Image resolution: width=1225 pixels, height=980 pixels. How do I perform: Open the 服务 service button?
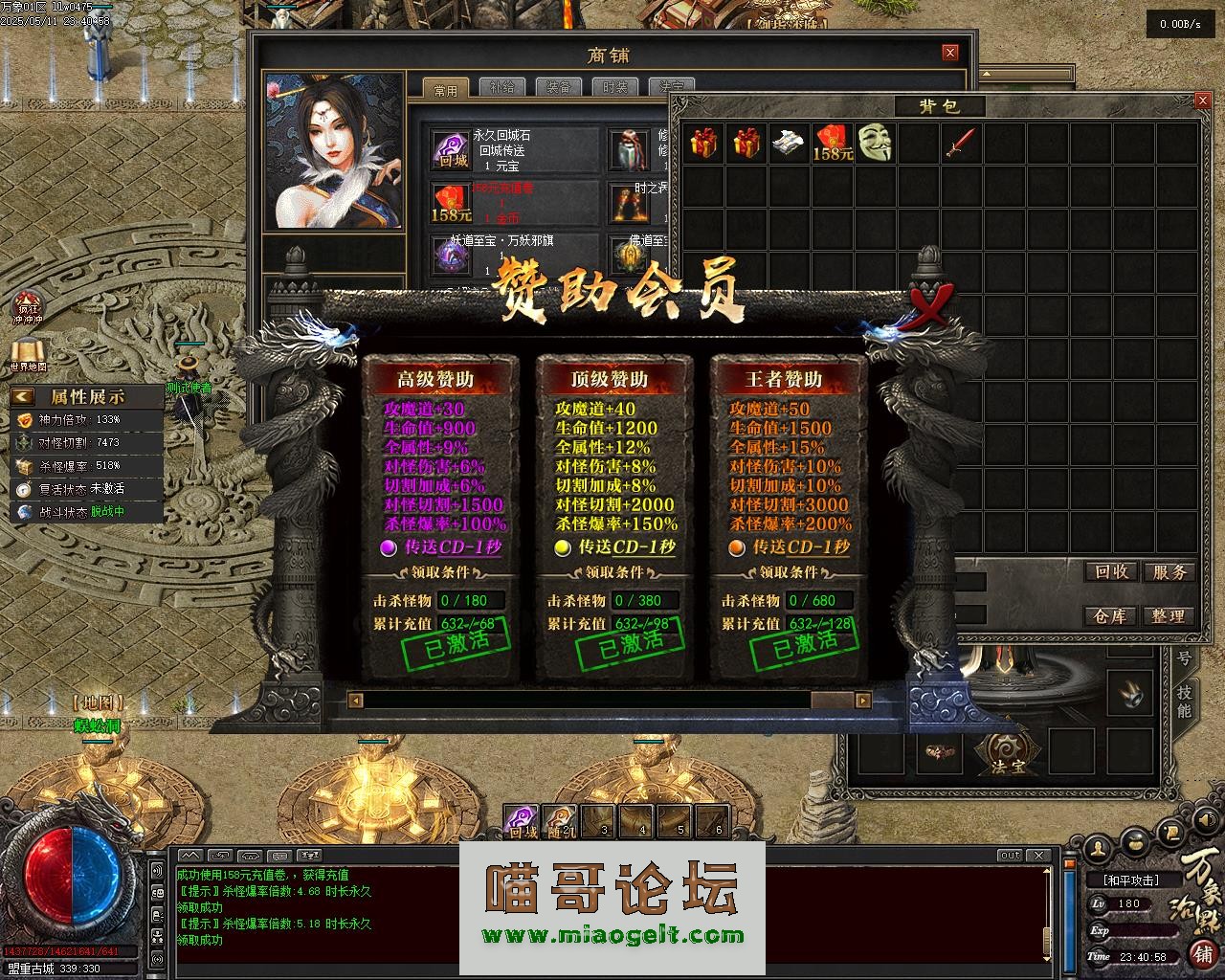click(x=1168, y=572)
